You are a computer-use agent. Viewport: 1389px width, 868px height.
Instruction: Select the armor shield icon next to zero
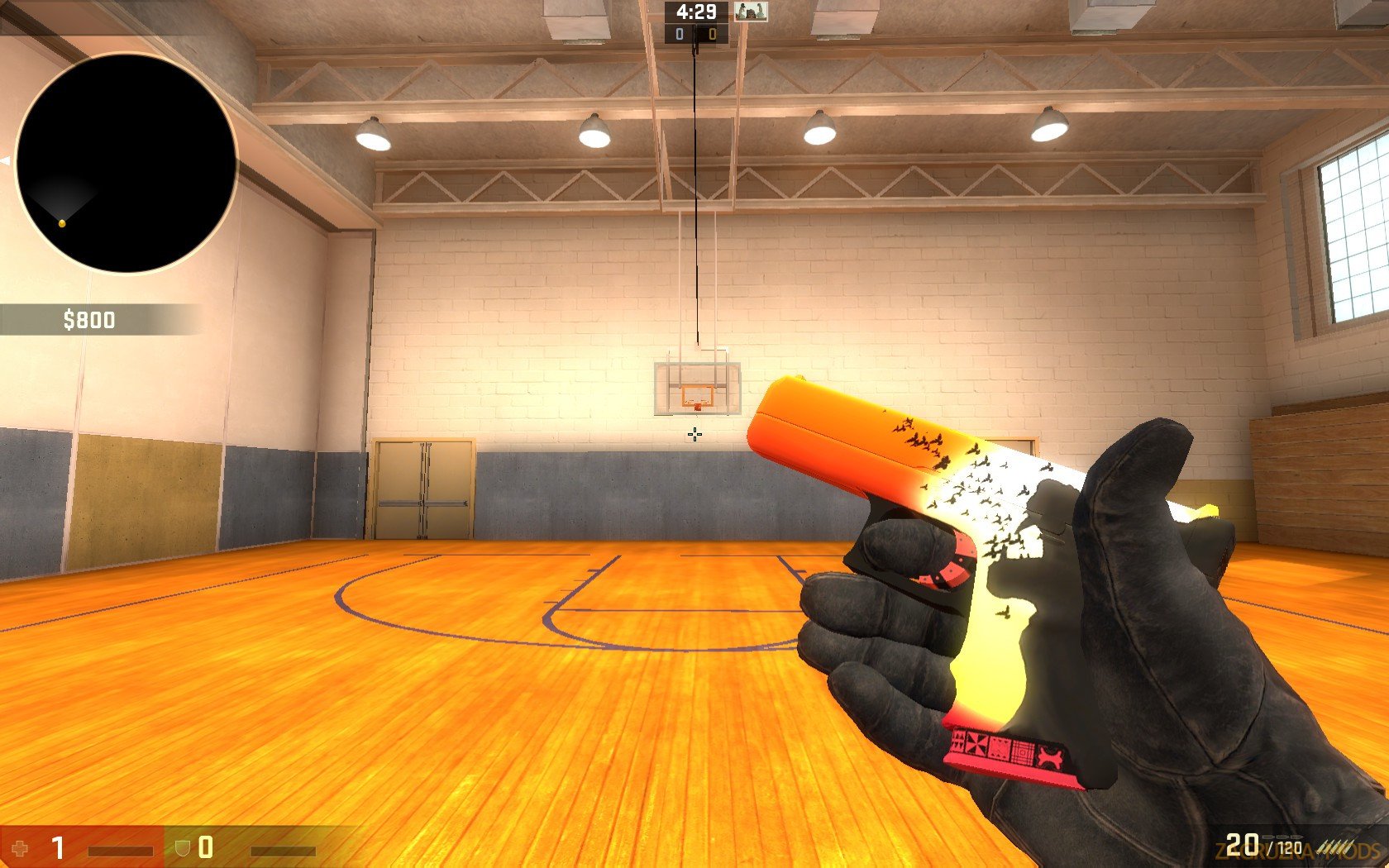[x=181, y=847]
